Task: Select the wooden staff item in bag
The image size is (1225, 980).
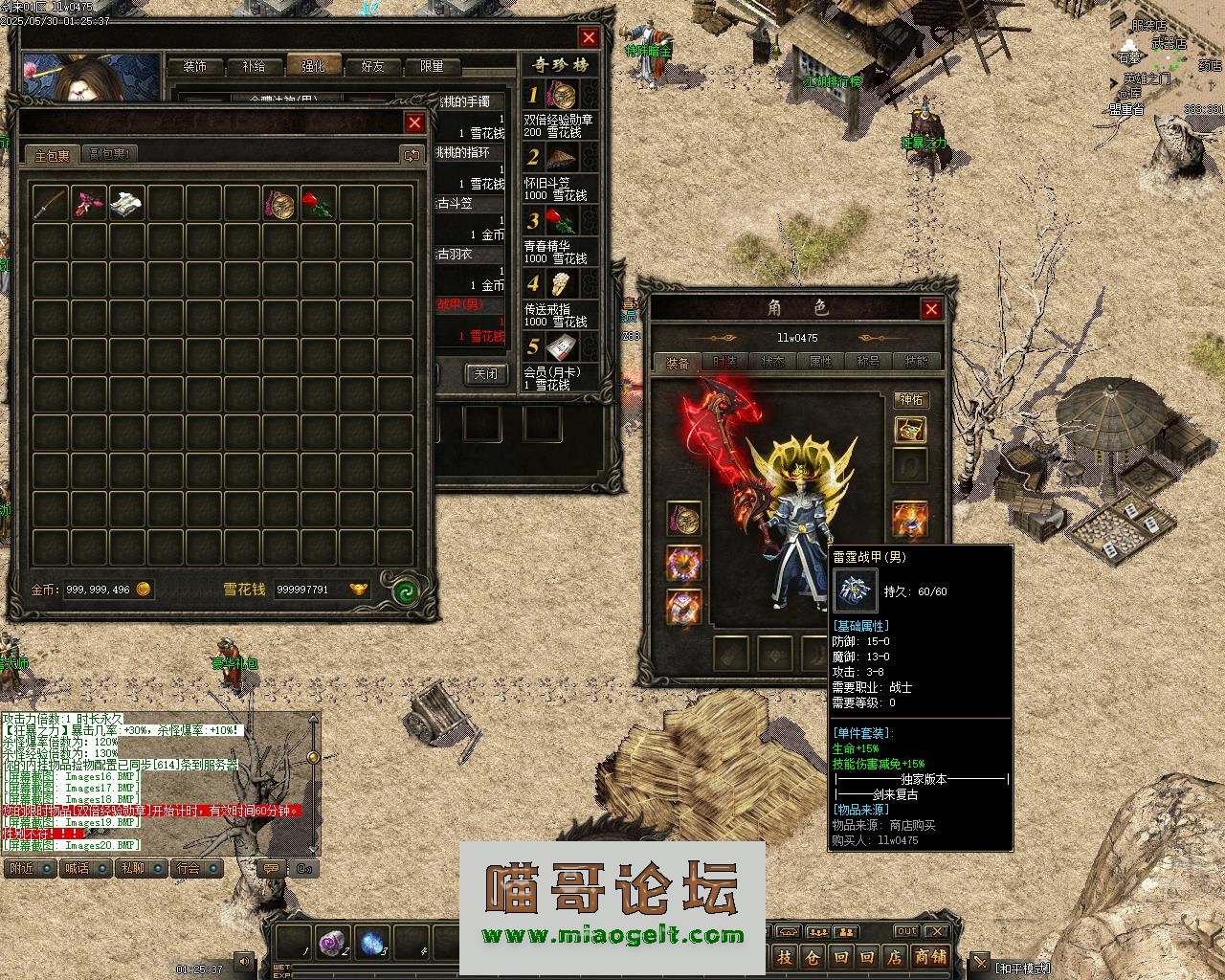Action: click(x=49, y=203)
